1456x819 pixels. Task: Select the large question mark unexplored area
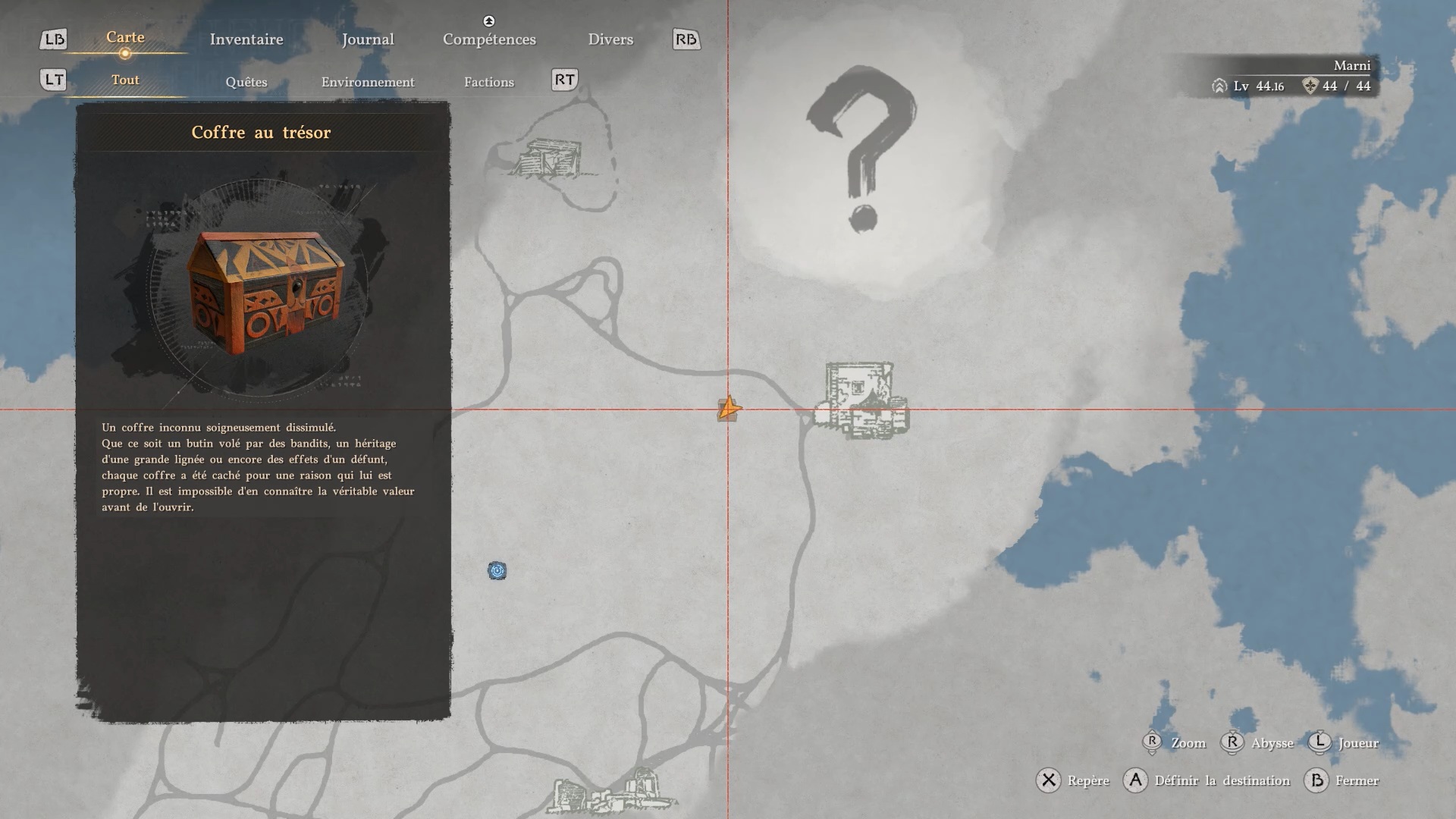(x=862, y=148)
